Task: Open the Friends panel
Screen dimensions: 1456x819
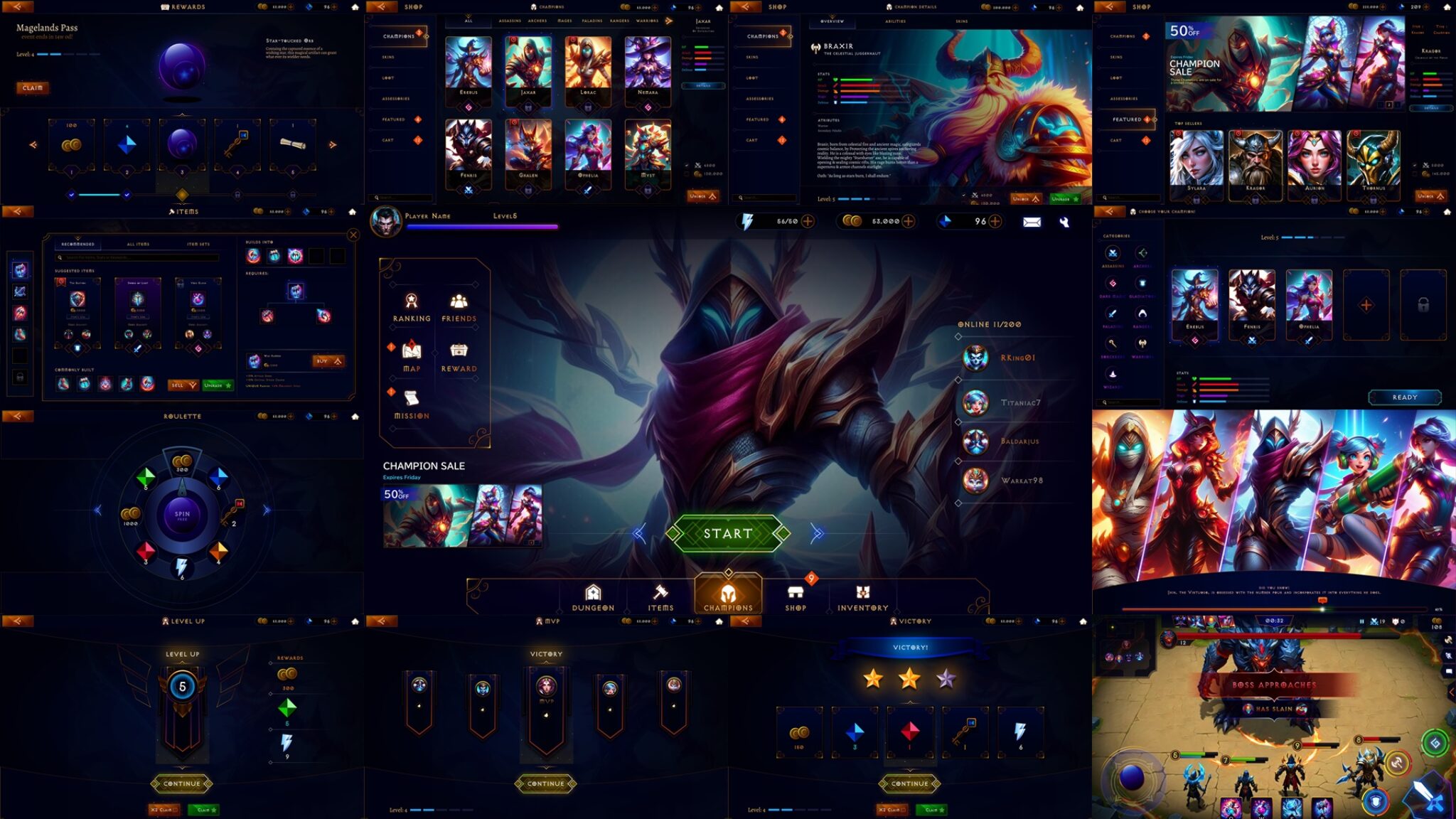Action: pos(459,302)
